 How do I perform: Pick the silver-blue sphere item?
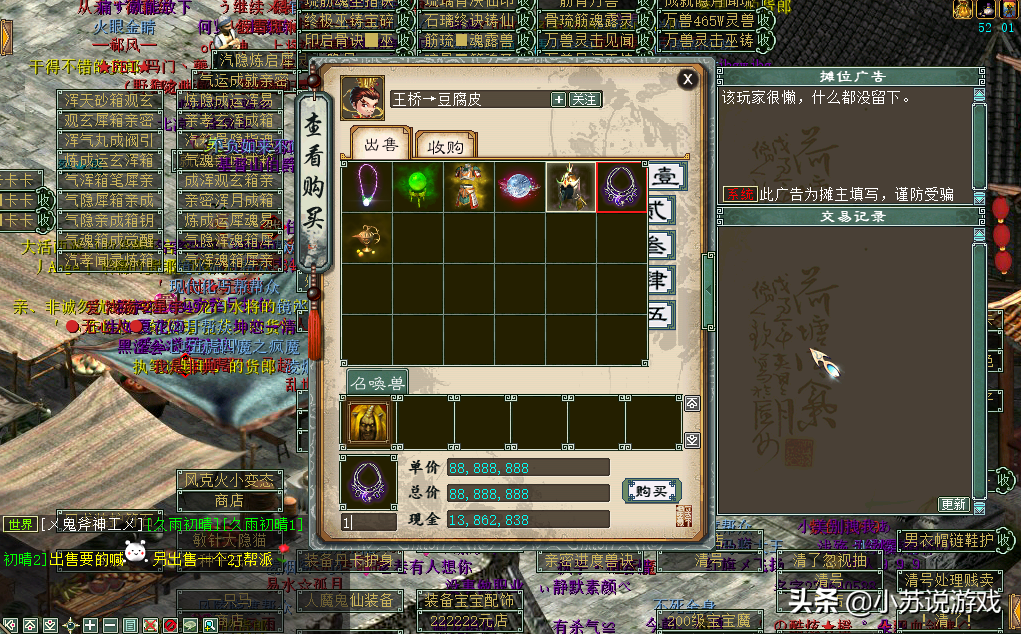520,187
